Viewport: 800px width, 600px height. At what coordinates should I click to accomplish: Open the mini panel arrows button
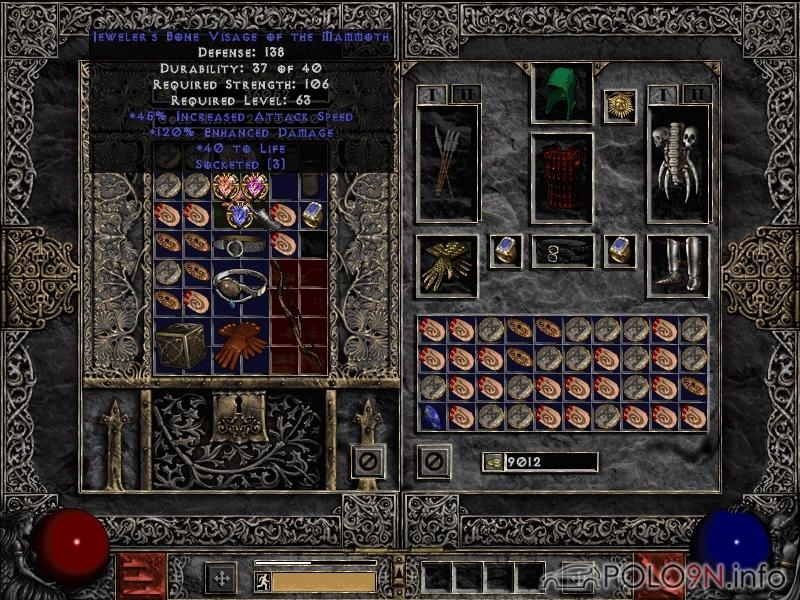click(x=220, y=578)
